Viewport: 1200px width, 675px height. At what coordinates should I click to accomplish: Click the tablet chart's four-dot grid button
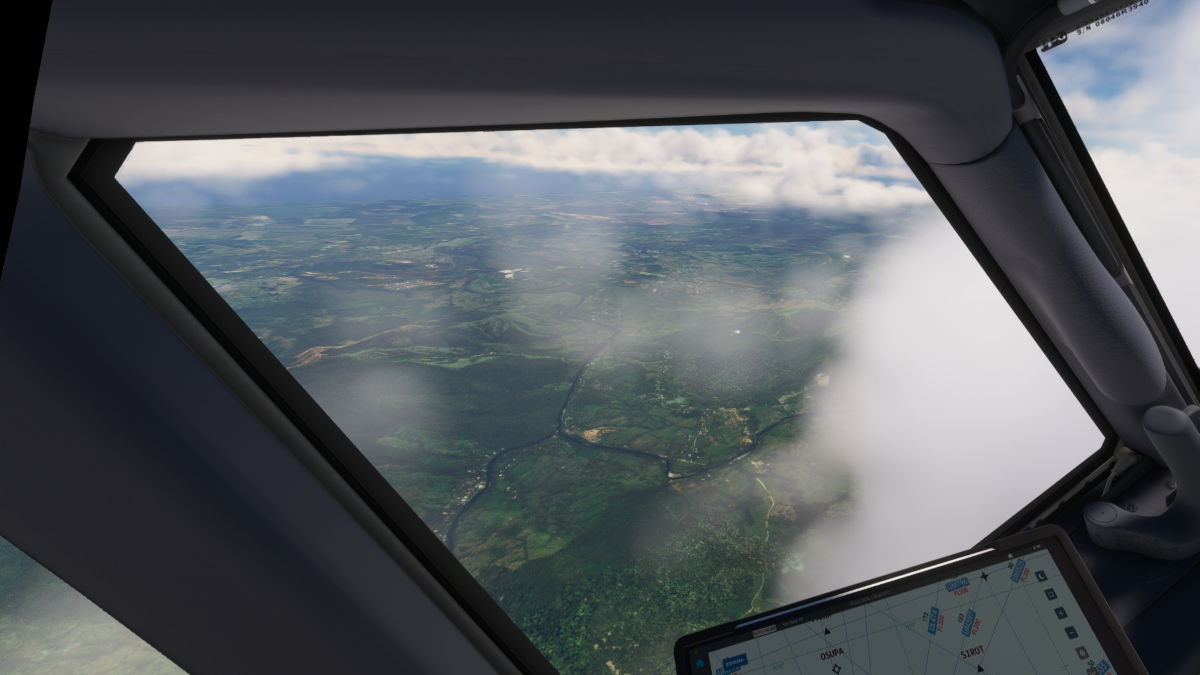1051,594
